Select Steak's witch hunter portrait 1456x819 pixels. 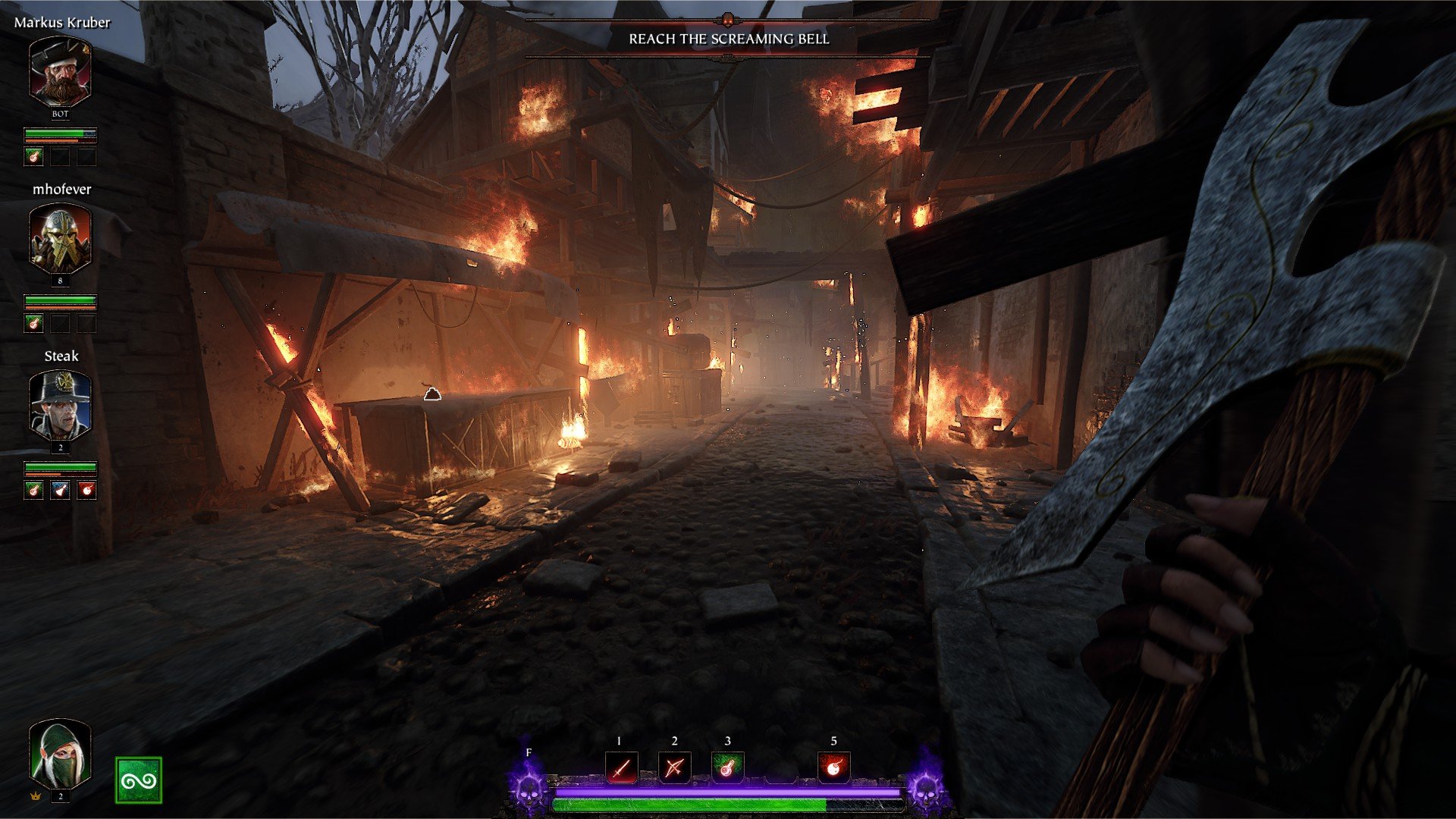click(x=60, y=406)
